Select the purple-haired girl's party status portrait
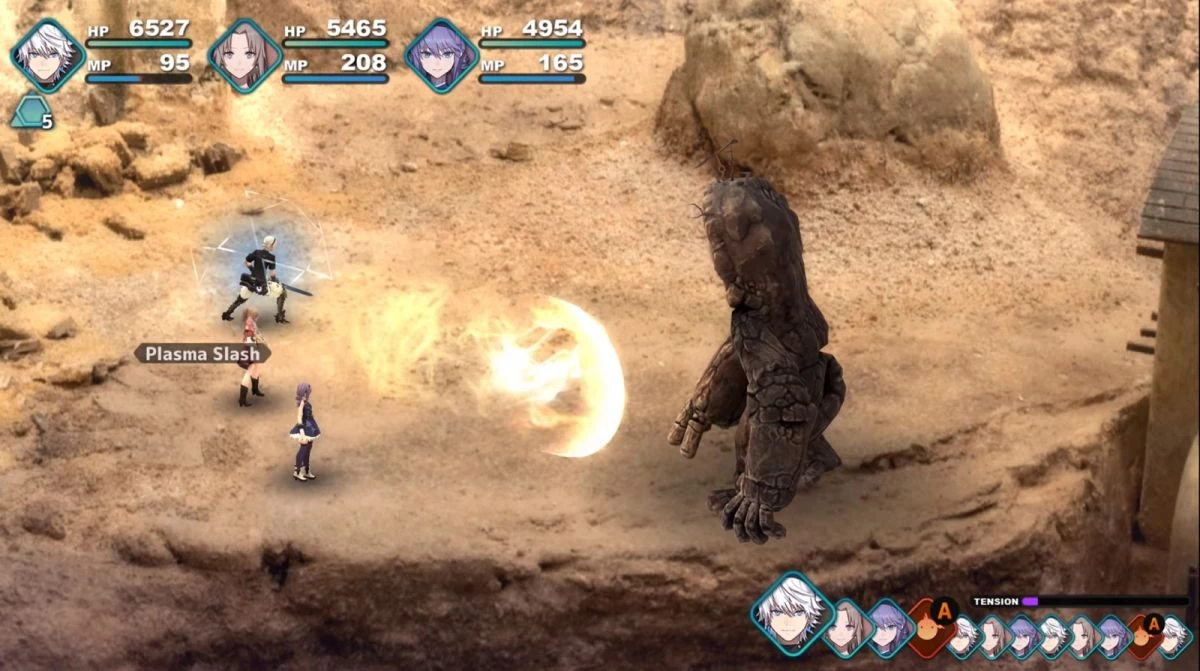The width and height of the screenshot is (1200, 671). (x=441, y=56)
